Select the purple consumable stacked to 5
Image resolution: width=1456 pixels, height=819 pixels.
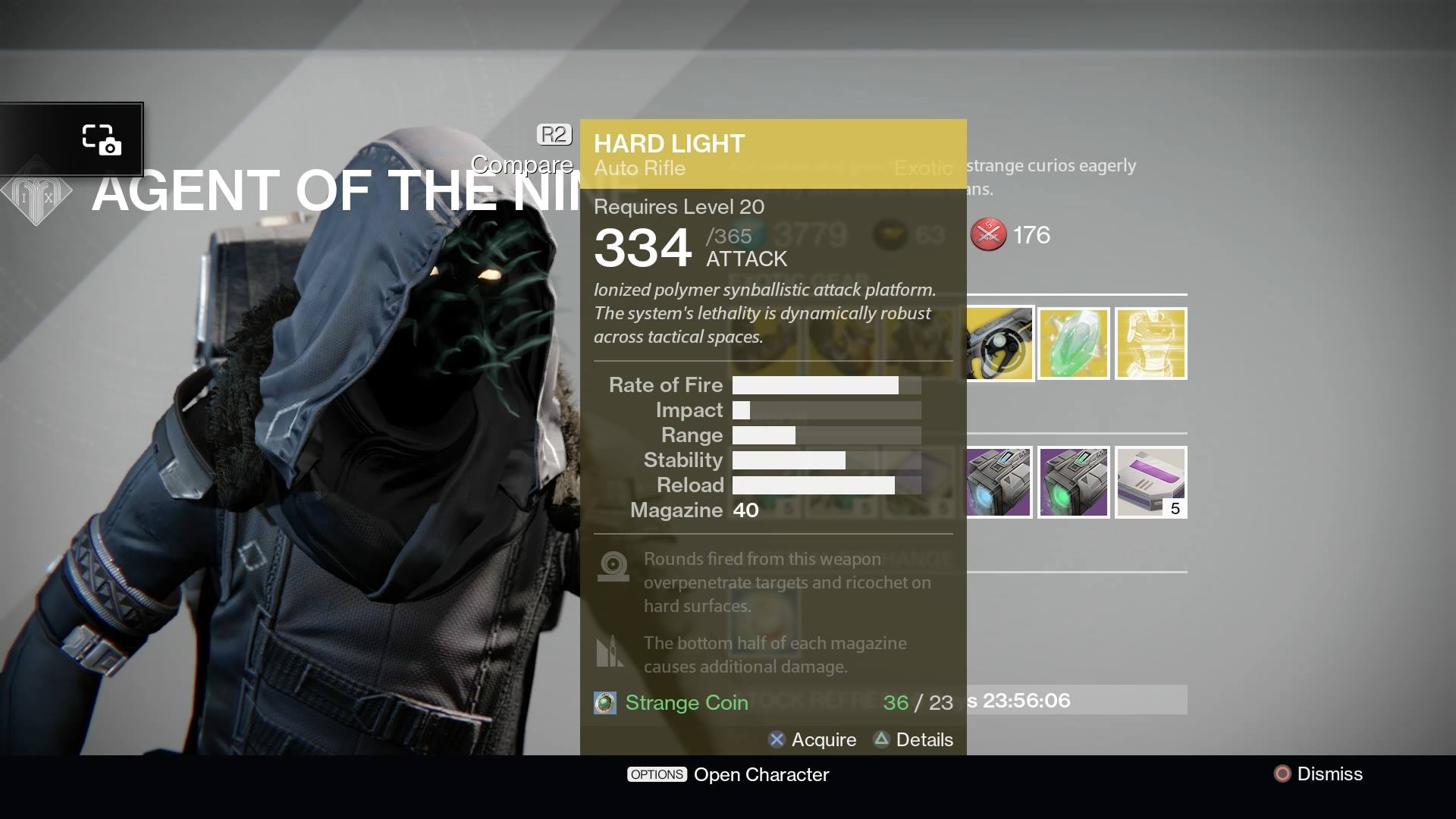tap(1150, 482)
